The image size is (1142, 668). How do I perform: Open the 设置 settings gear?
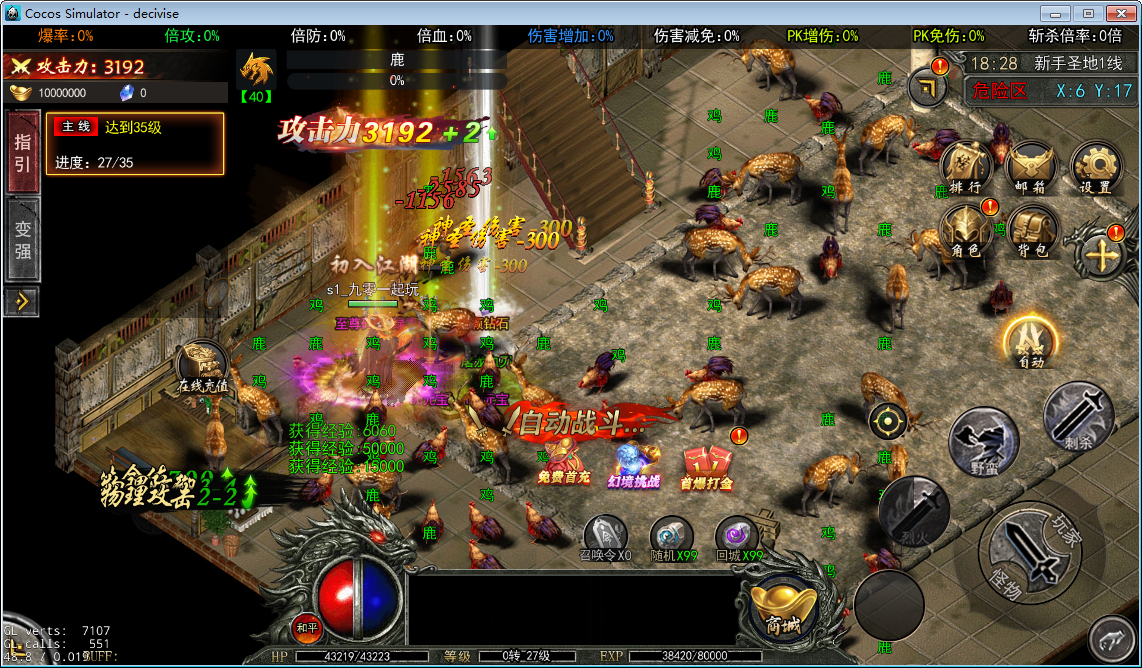coord(1095,167)
